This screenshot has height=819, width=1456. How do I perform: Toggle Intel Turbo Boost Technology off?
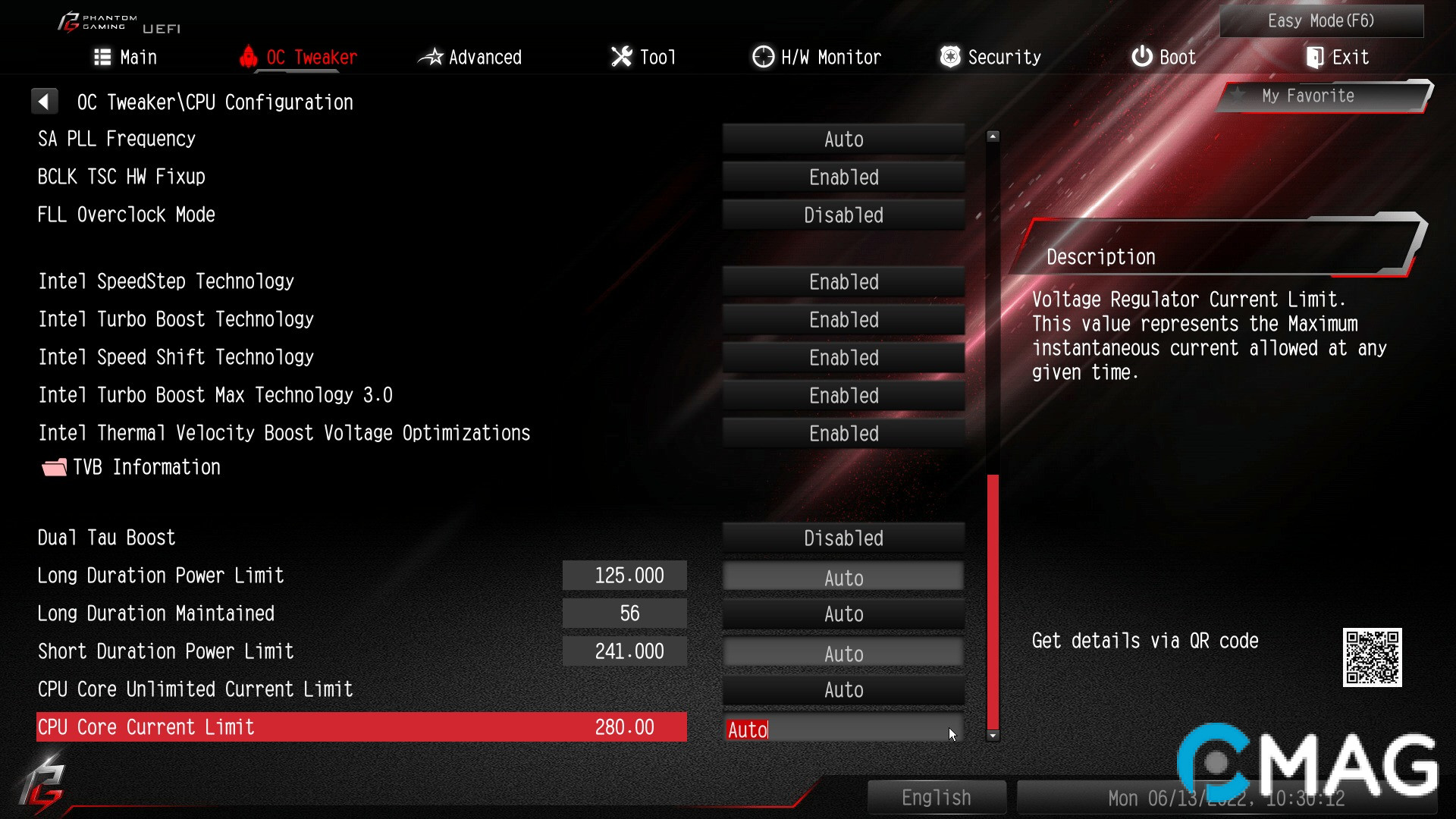click(843, 319)
